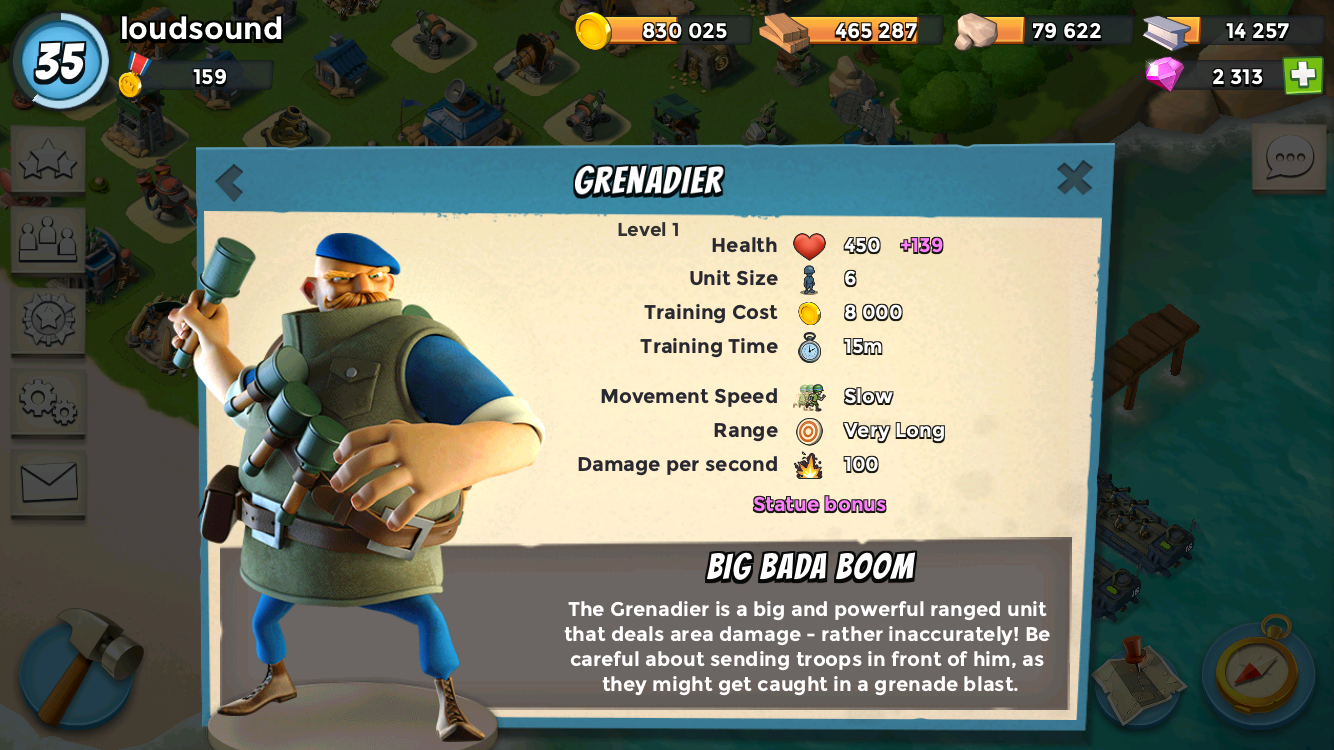
Task: Open the leaderboards gear-star icon
Action: click(x=47, y=322)
